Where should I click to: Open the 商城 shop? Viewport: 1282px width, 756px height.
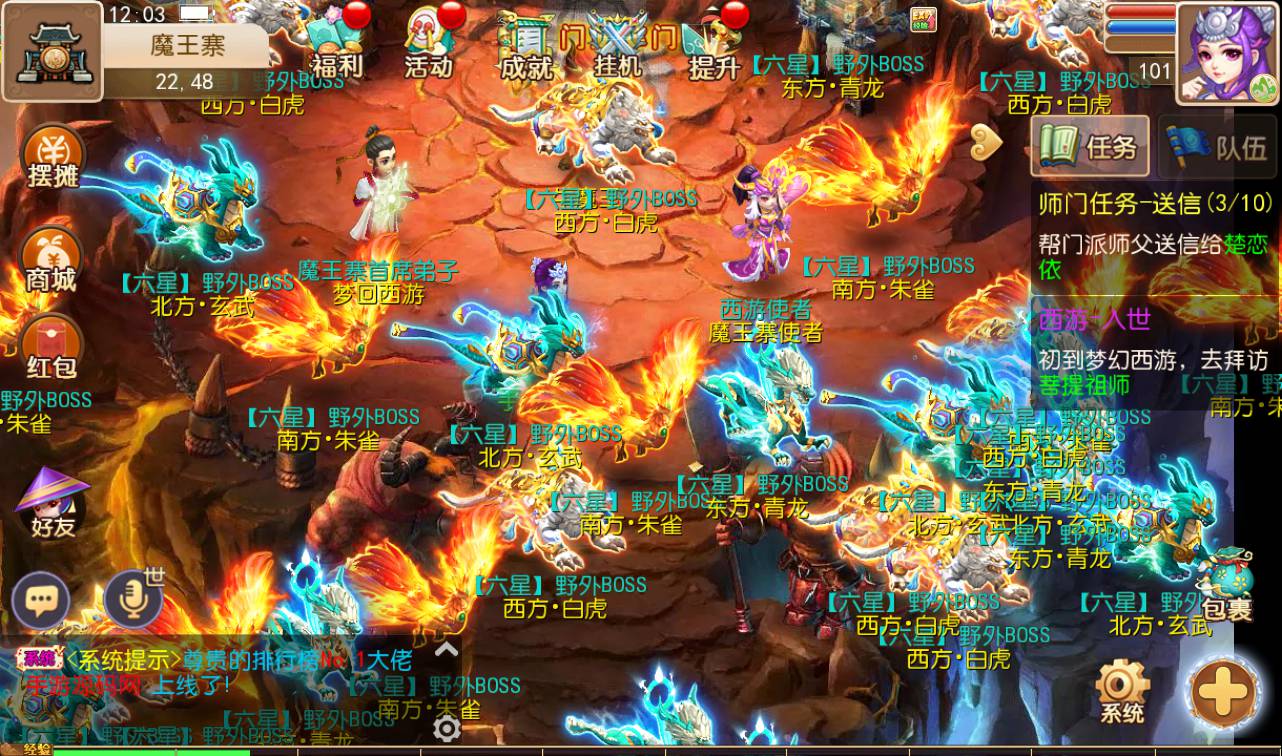(x=52, y=260)
